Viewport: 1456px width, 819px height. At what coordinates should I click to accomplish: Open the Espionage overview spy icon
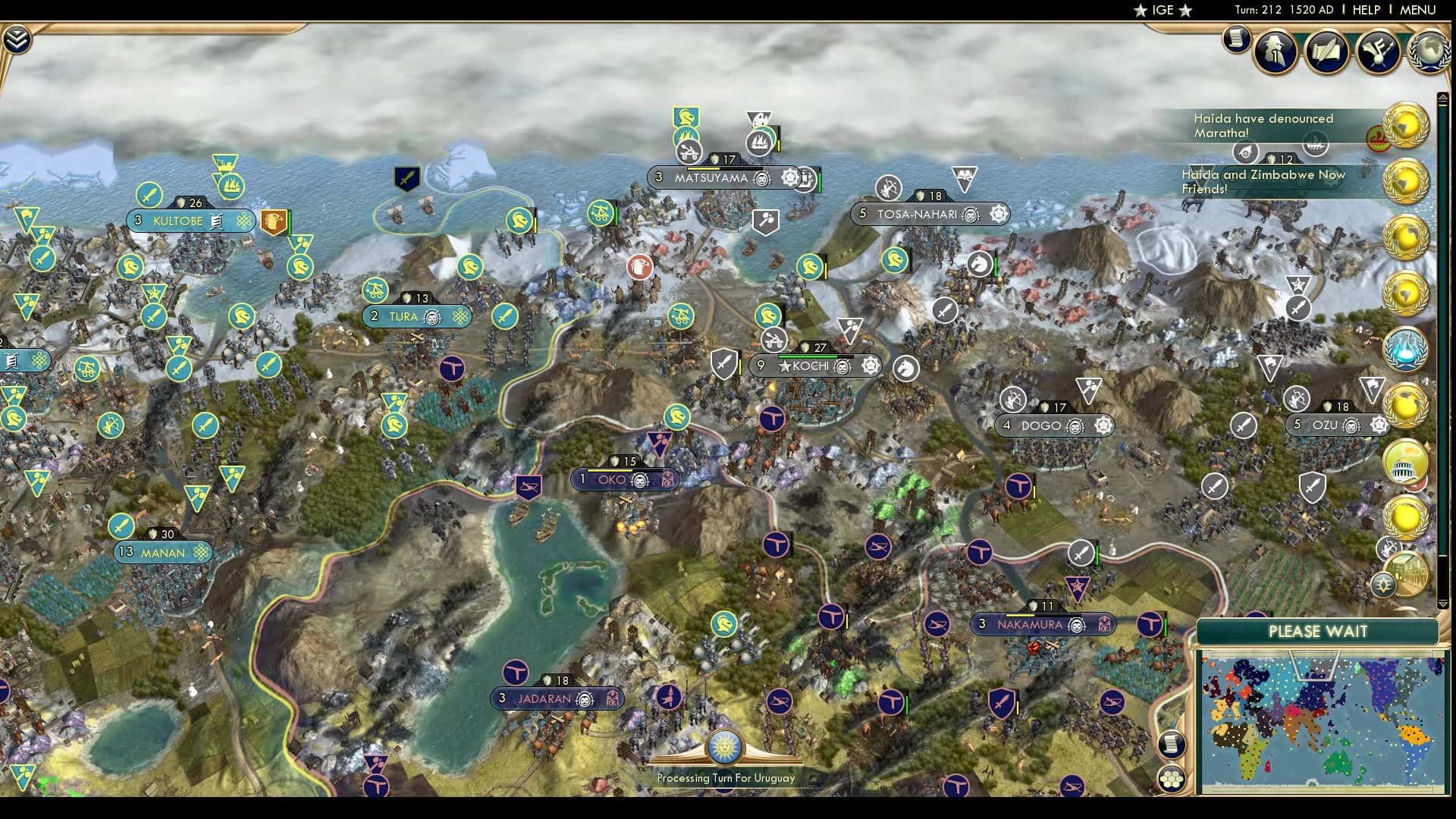click(1276, 52)
